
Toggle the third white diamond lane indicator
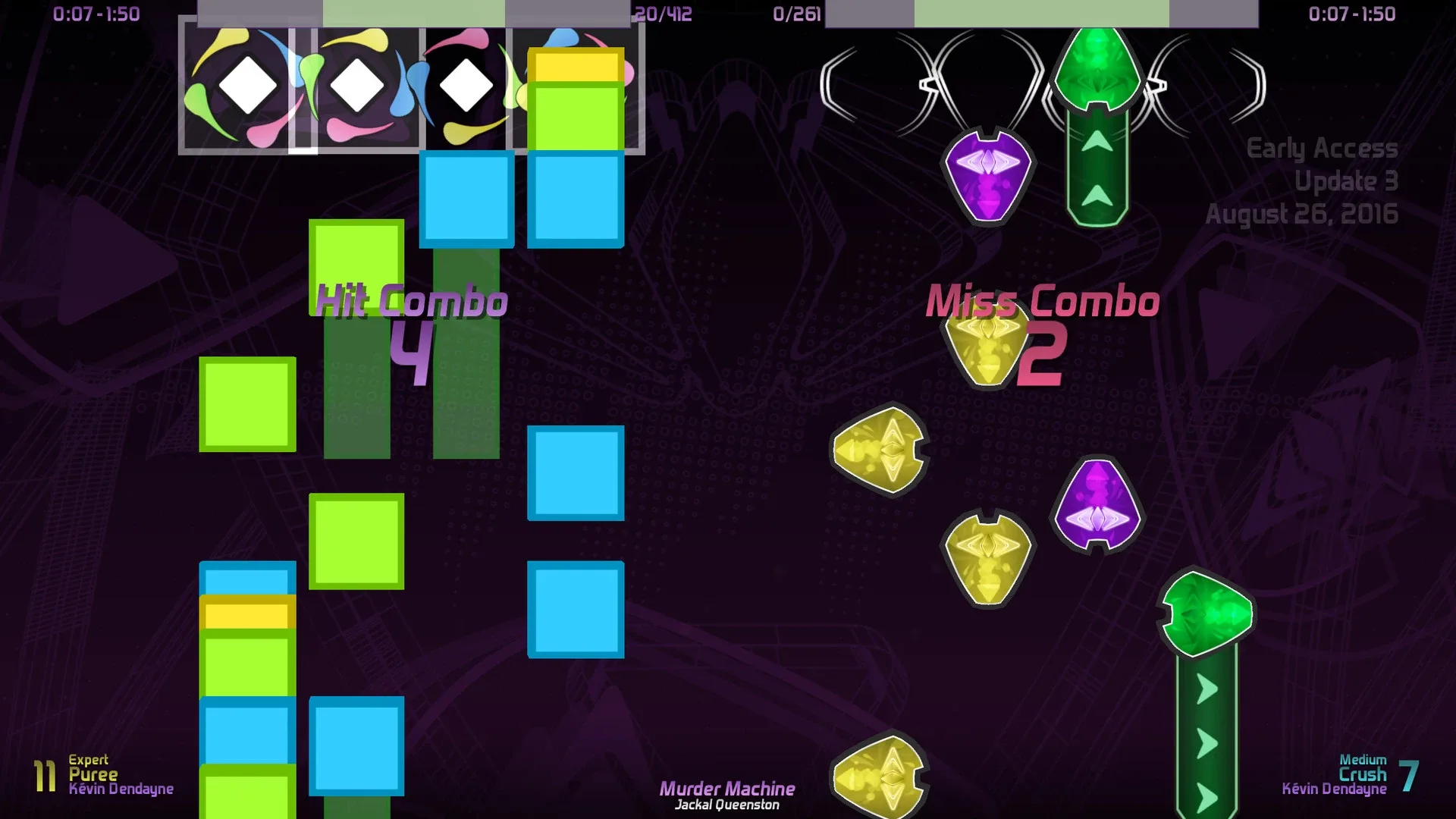465,85
